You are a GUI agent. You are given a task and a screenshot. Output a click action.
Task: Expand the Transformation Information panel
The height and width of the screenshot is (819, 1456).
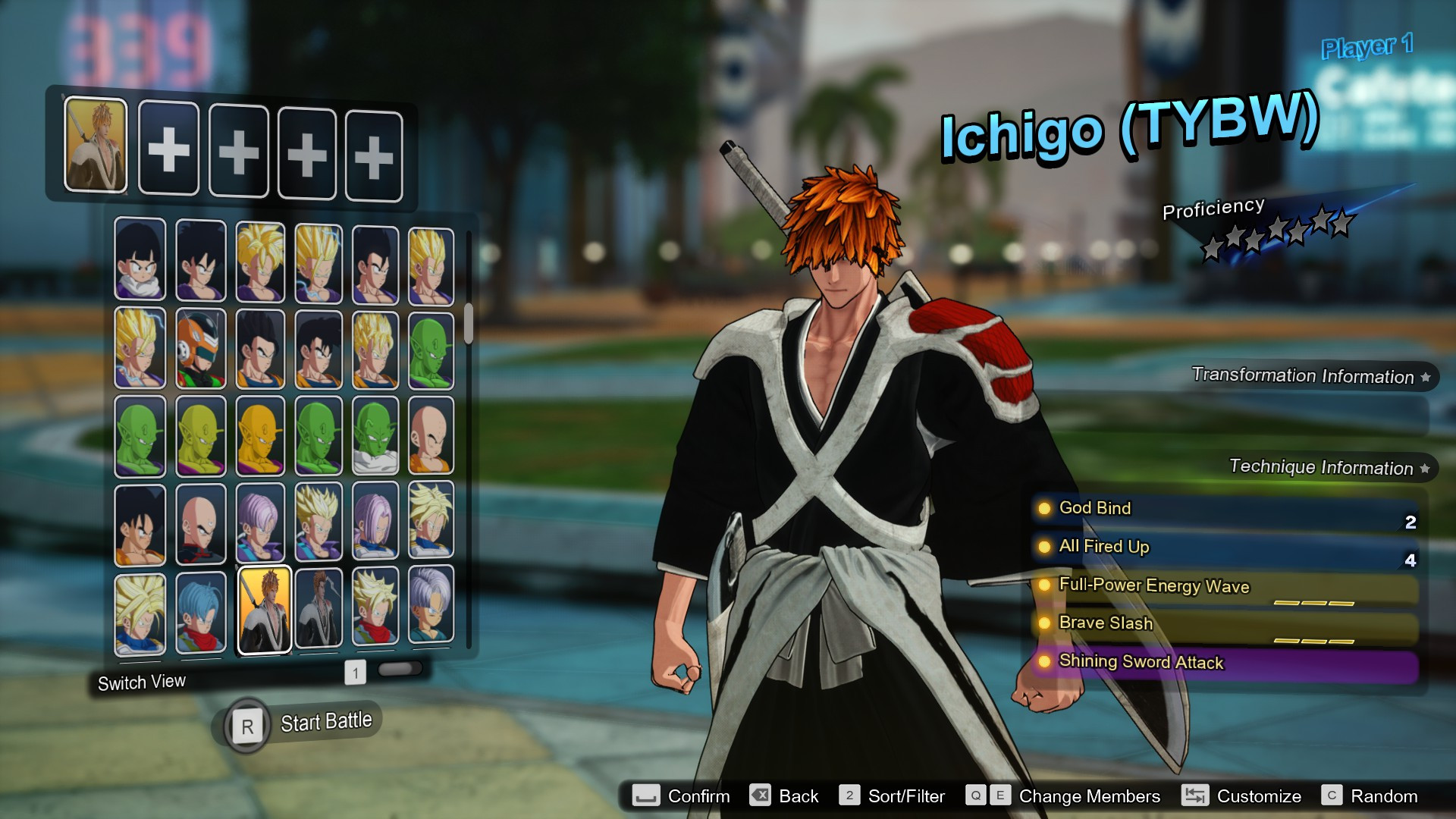pyautogui.click(x=1310, y=376)
